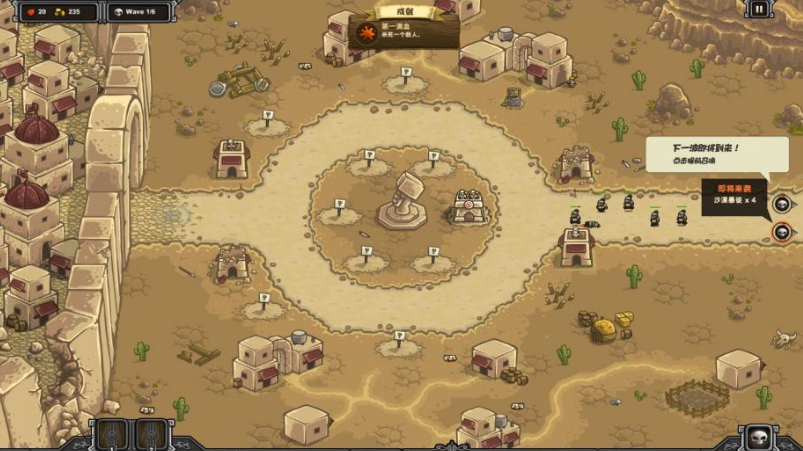
Task: Click the upper skull wave-call icon
Action: pos(782,204)
